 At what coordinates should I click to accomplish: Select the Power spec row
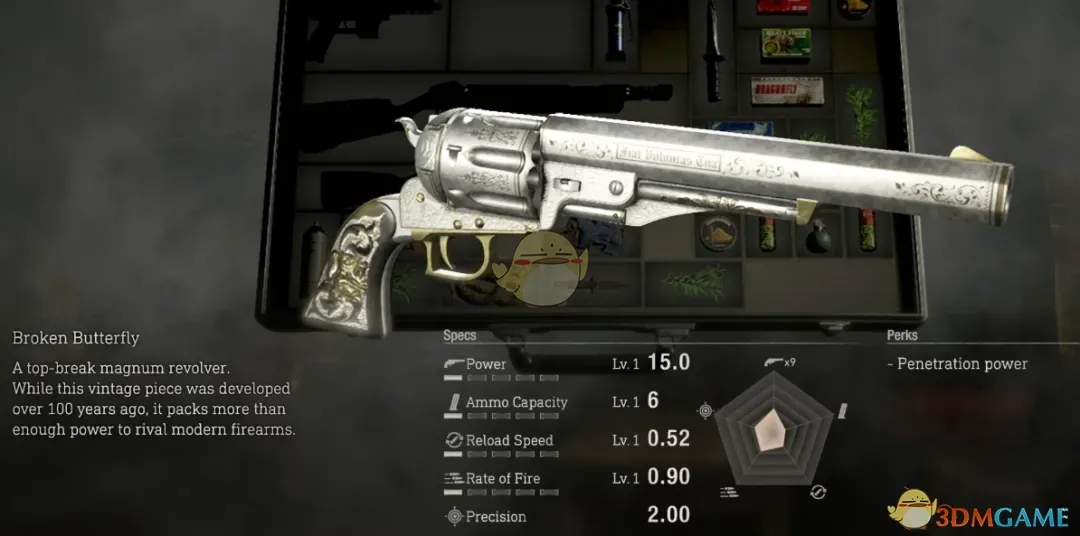[566, 365]
